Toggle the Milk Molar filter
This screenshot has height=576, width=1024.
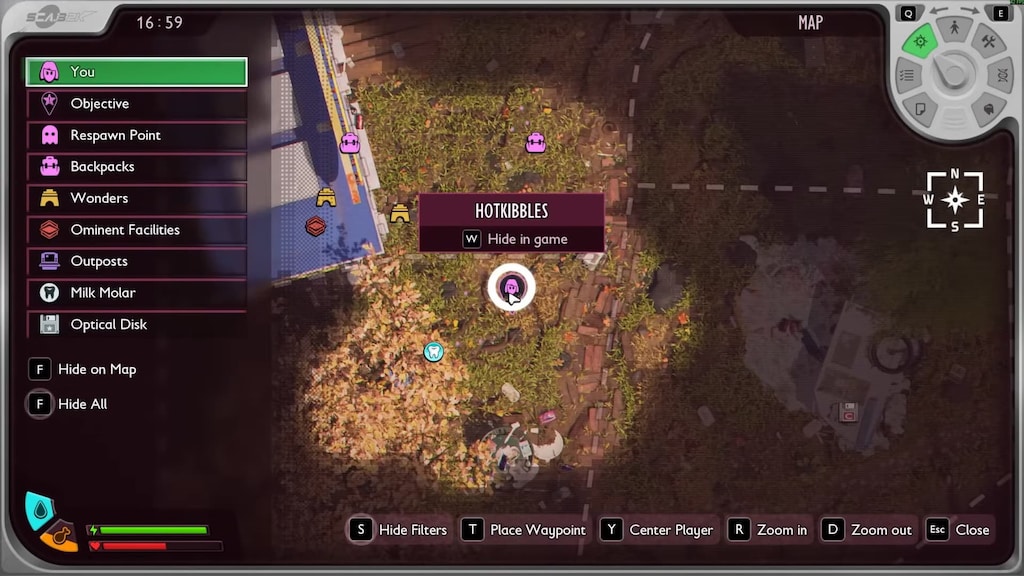click(x=136, y=293)
